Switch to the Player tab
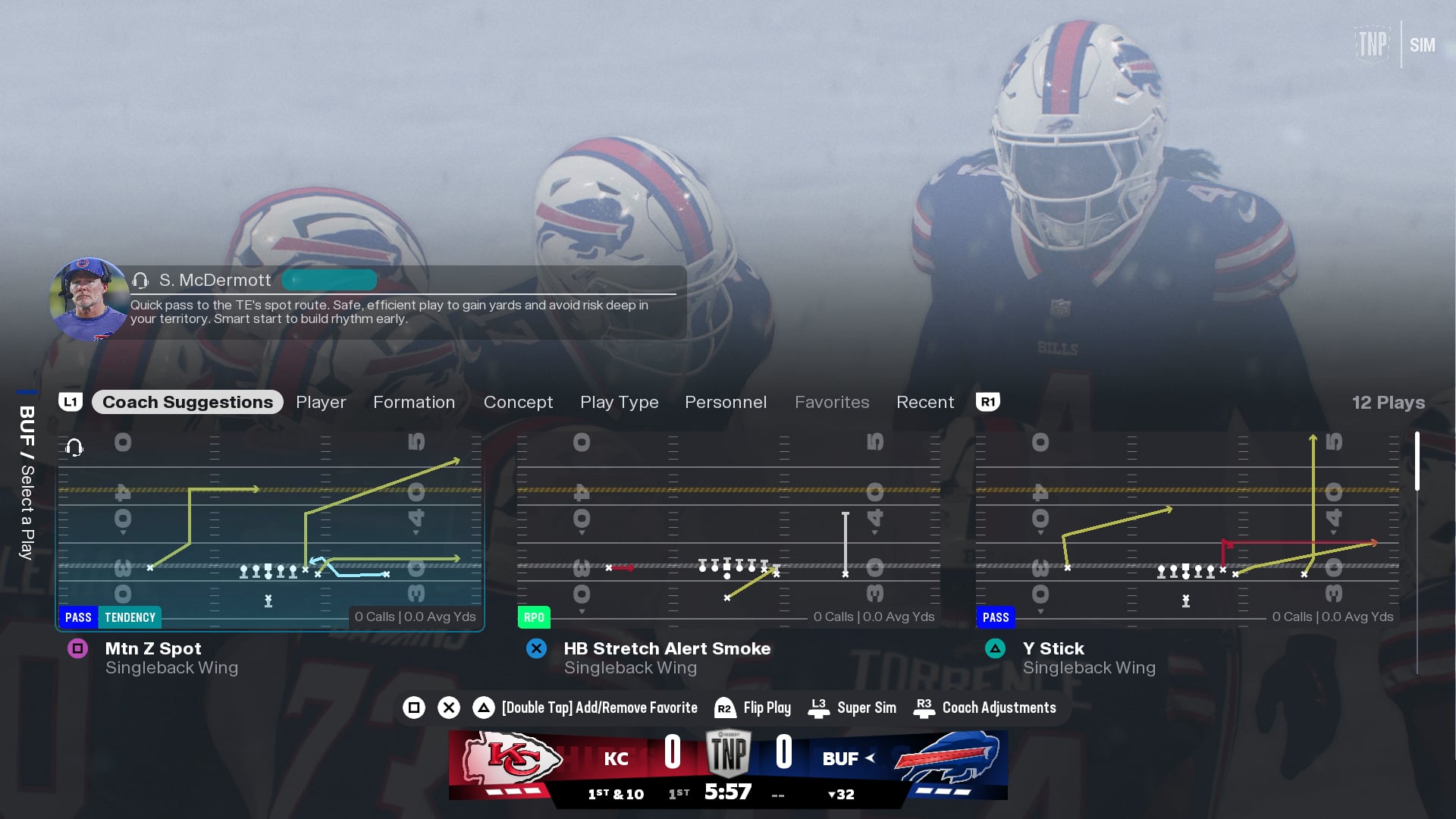The image size is (1456, 819). 321,402
